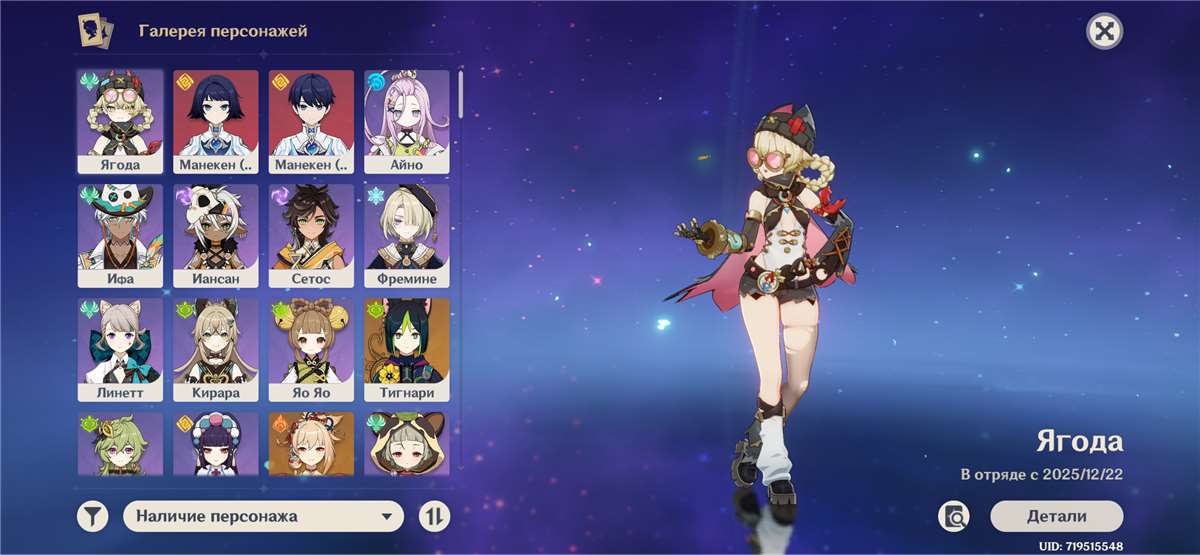Open the Детали button for Ягода
This screenshot has height=555, width=1200.
(1056, 516)
